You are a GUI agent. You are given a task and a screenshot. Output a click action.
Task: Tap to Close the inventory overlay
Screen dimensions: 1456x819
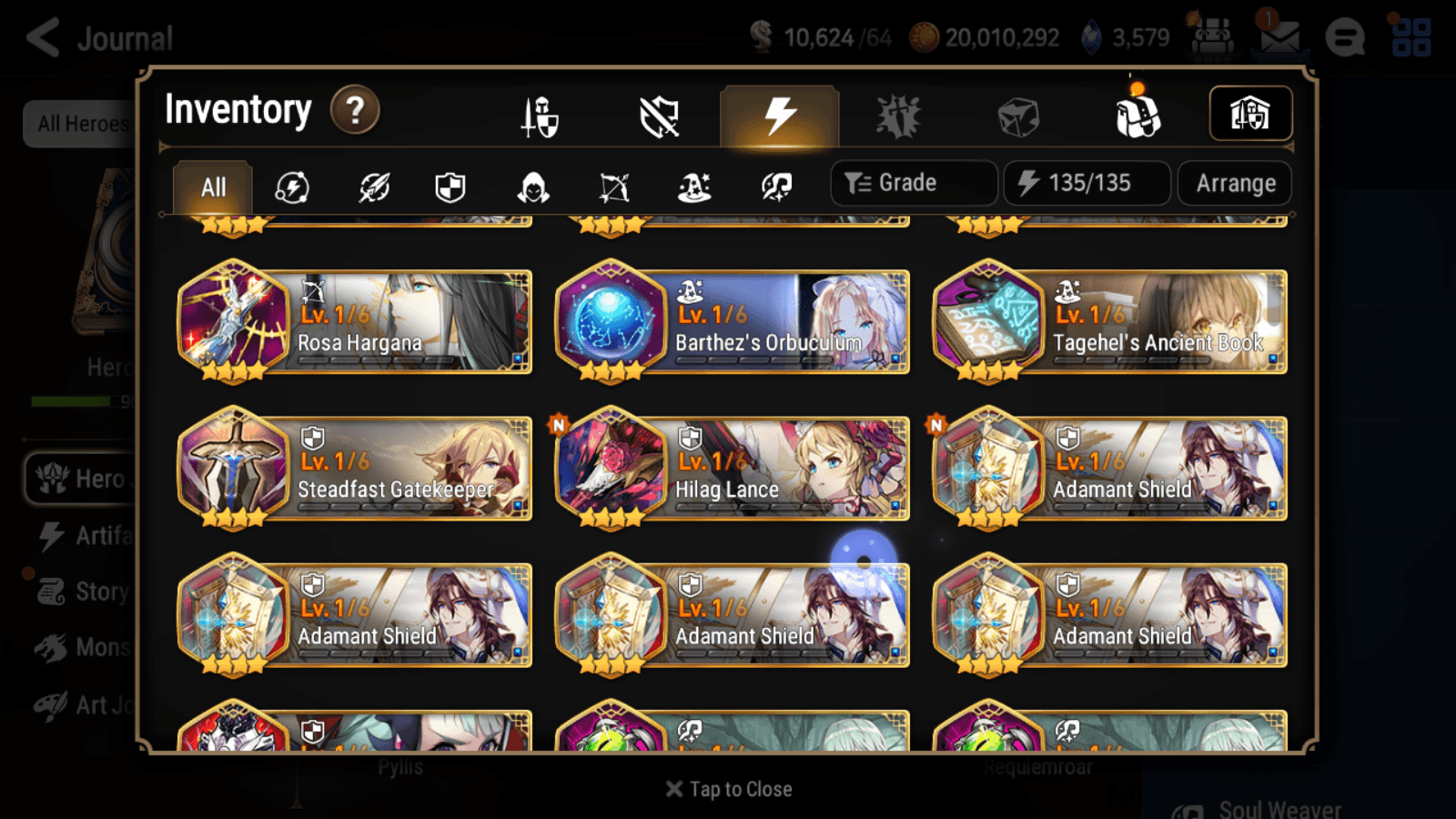pyautogui.click(x=728, y=788)
